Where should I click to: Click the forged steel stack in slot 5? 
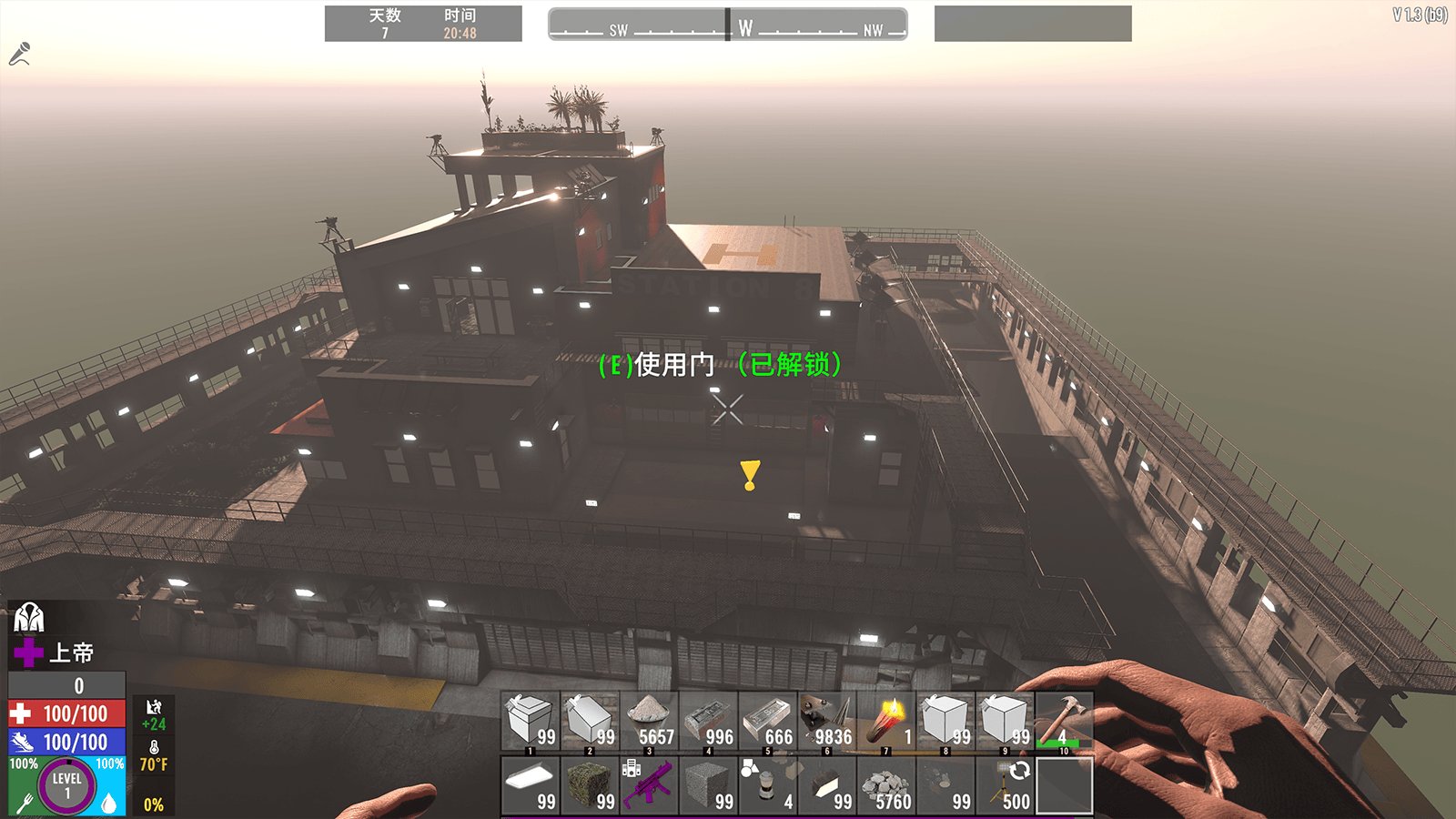pyautogui.click(x=769, y=722)
